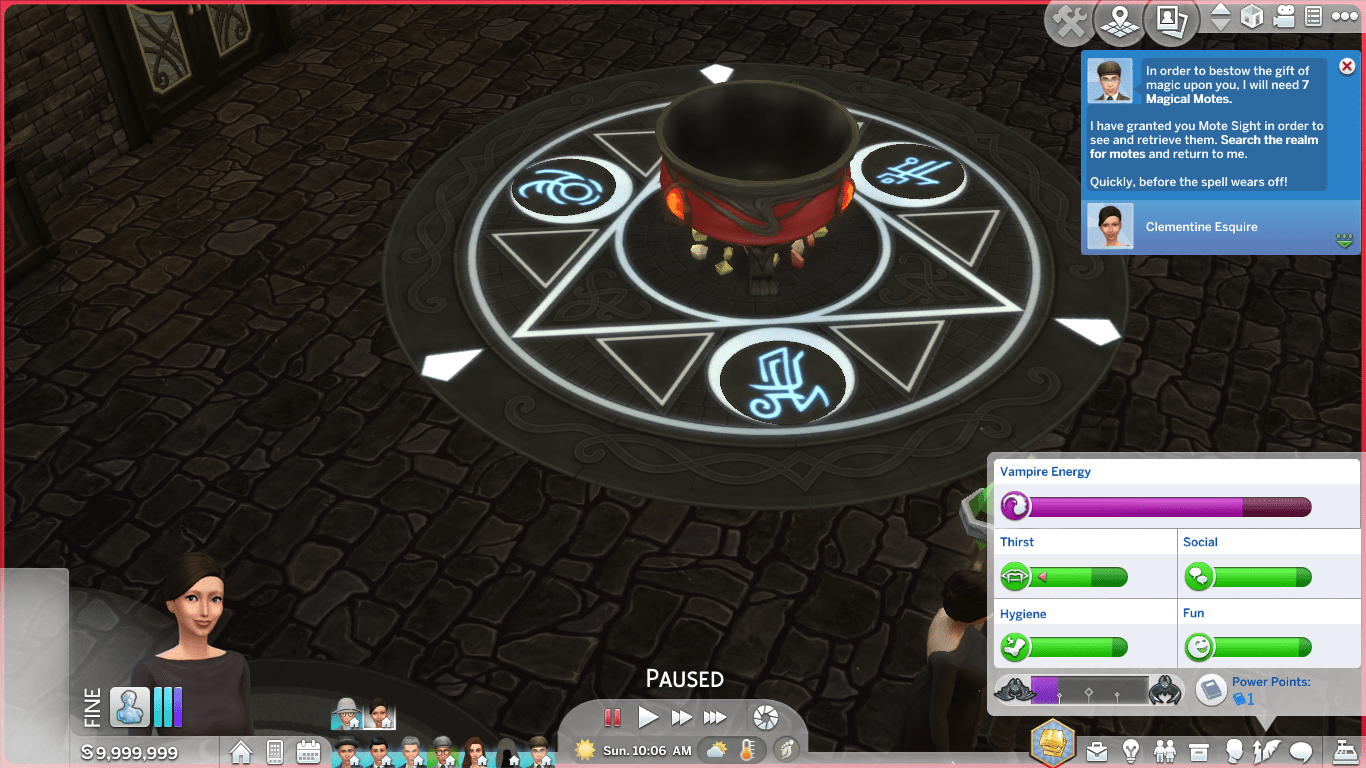Open the weather forecast icon
The image size is (1366, 768).
tap(717, 750)
